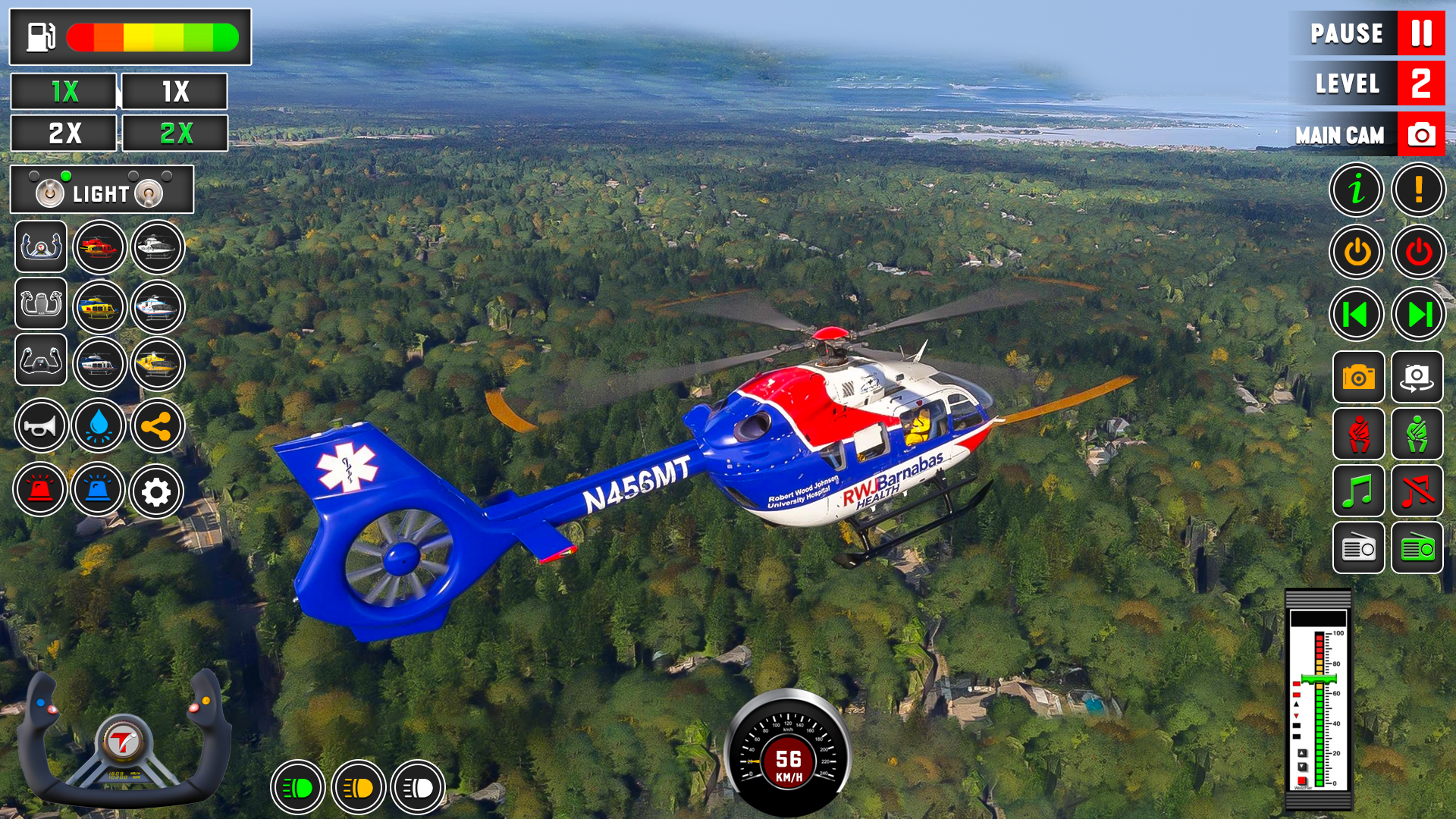
Task: Open the game info panel
Action: [1357, 190]
